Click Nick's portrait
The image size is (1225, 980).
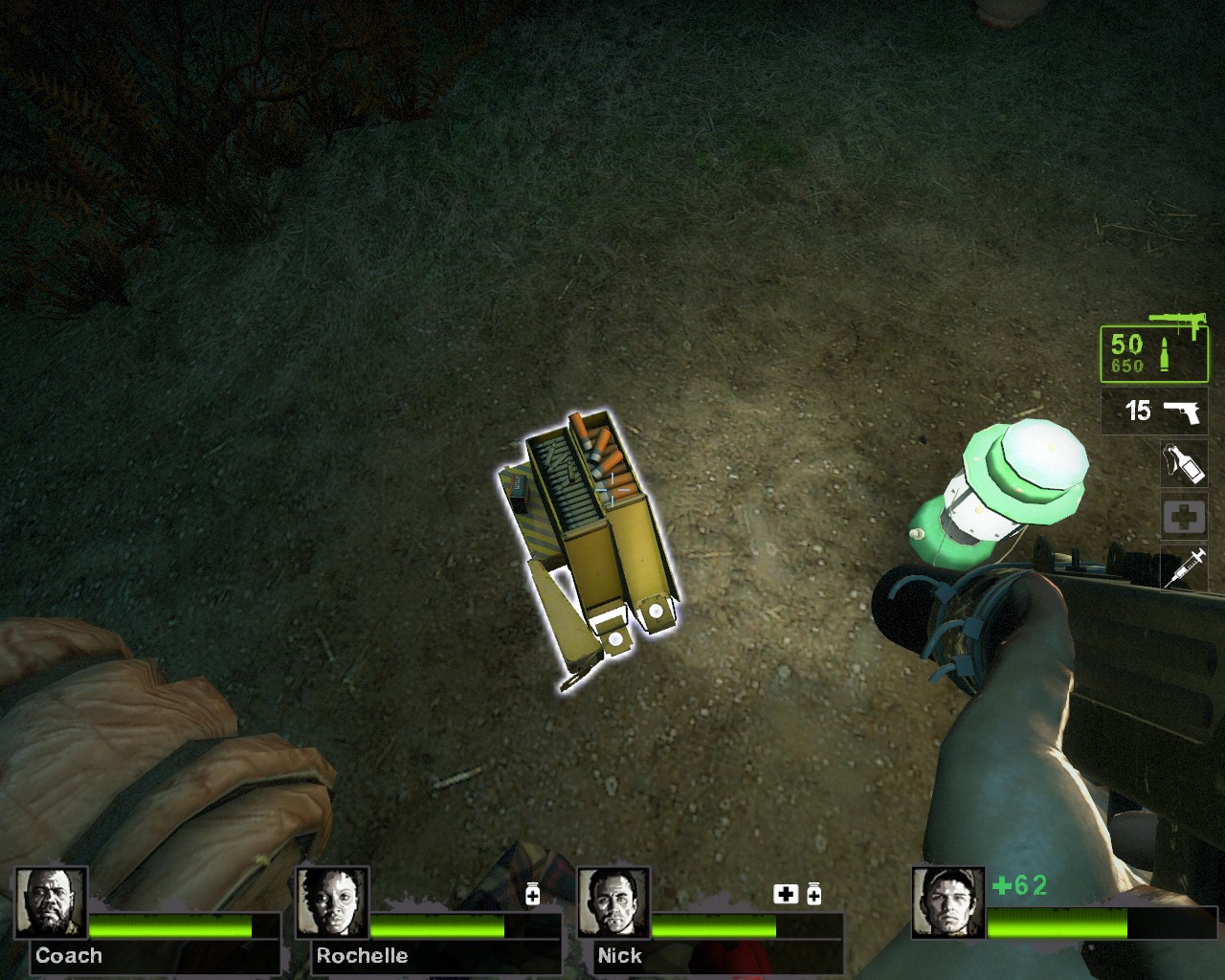click(613, 902)
